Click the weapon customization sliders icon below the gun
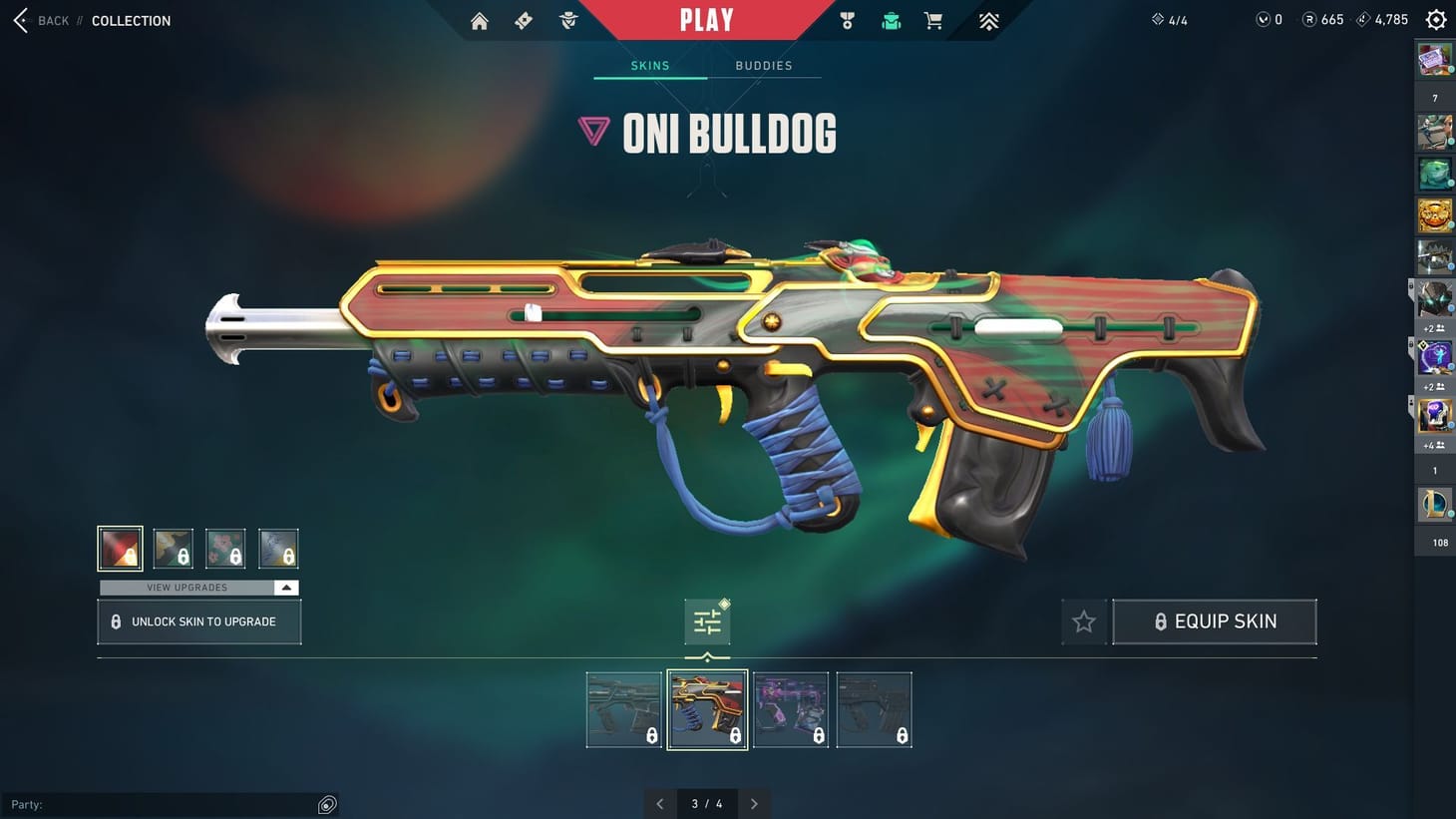1456x819 pixels. tap(707, 620)
